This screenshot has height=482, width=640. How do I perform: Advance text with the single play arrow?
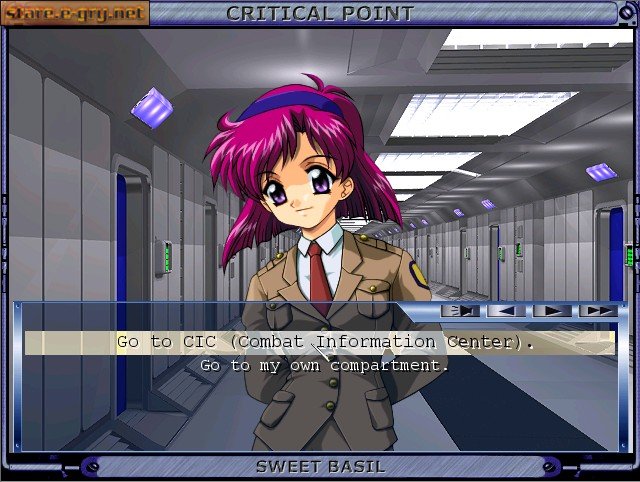tap(552, 311)
